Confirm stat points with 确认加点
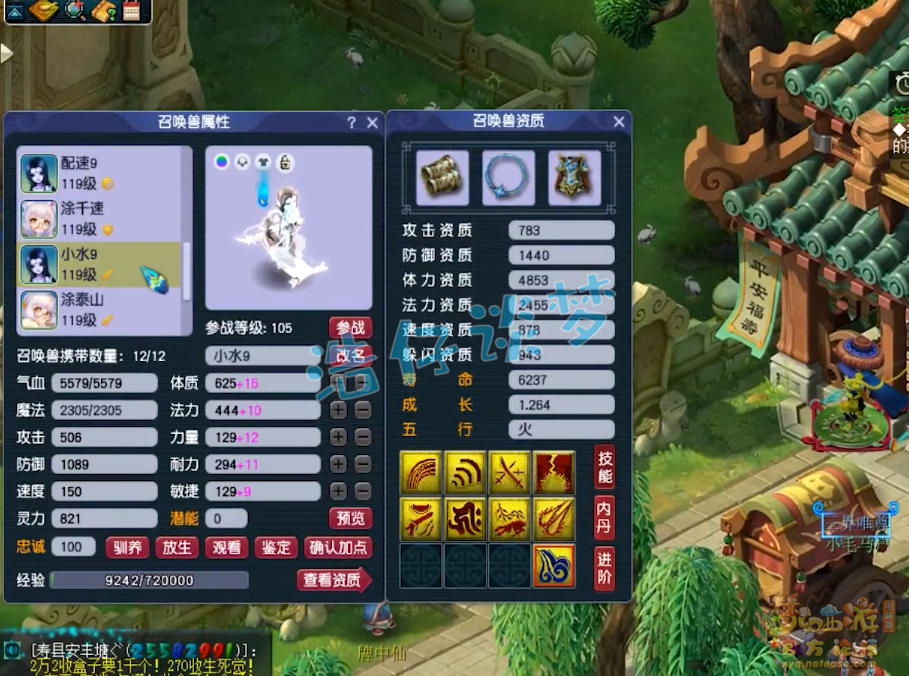 click(x=338, y=547)
